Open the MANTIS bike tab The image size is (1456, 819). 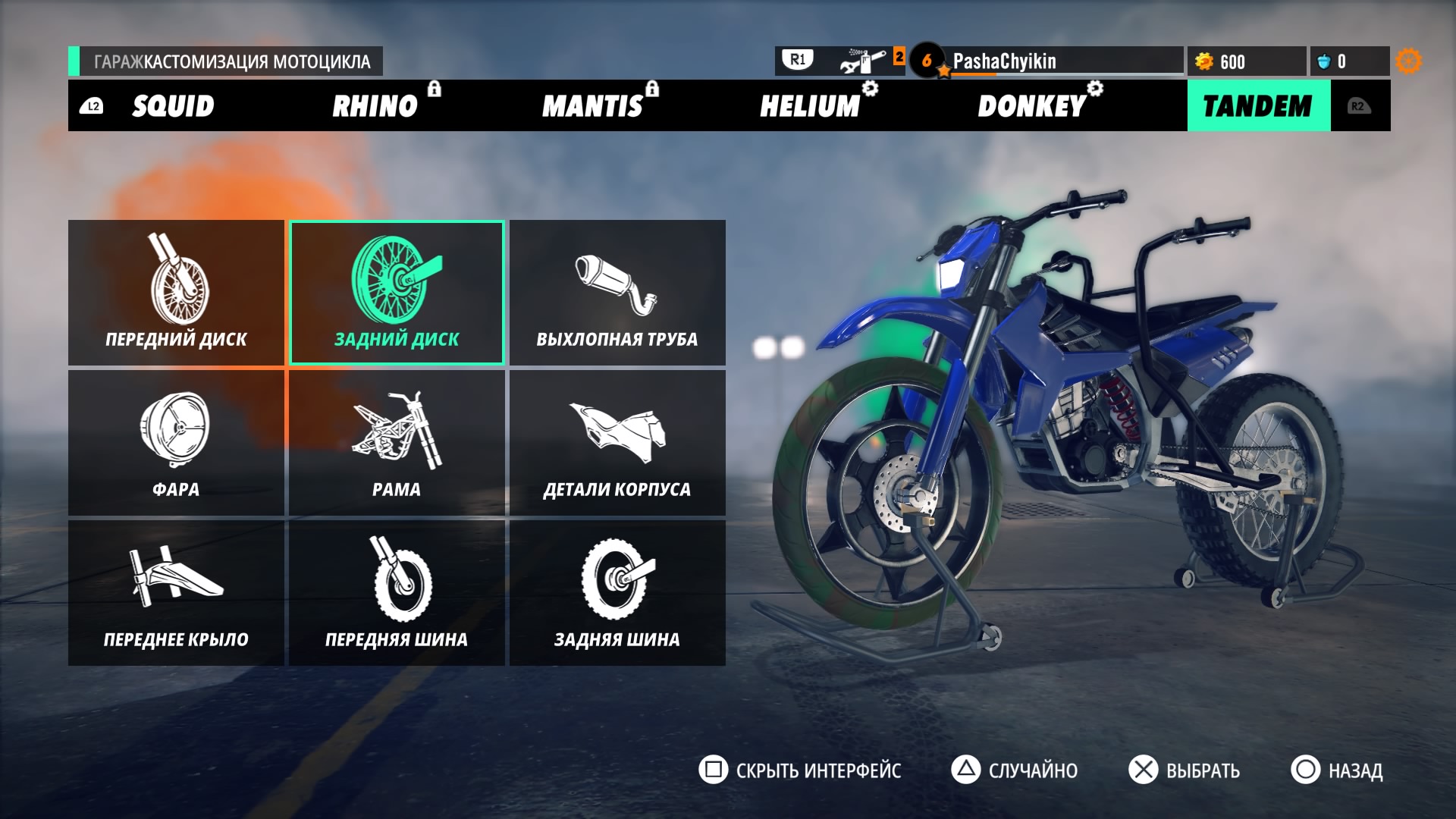click(592, 106)
